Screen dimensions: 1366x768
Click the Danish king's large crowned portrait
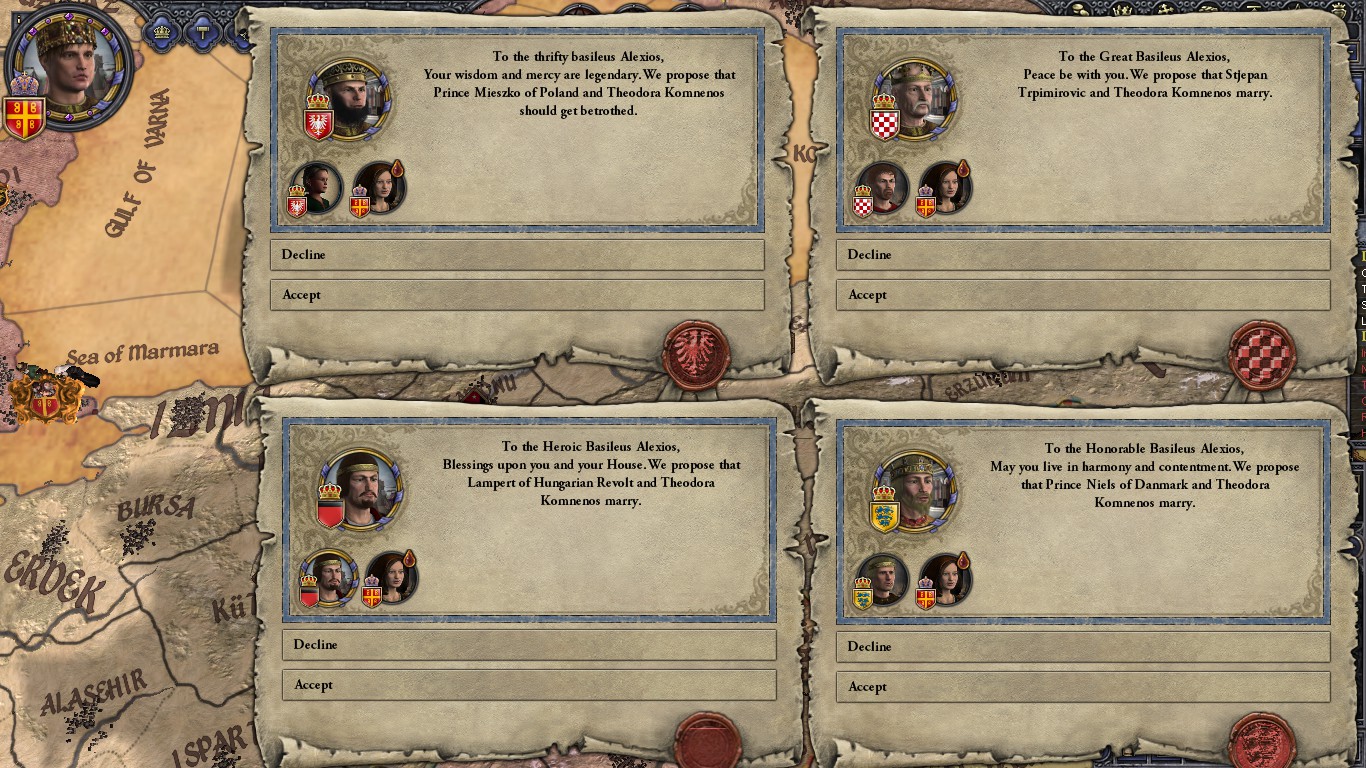coord(913,491)
